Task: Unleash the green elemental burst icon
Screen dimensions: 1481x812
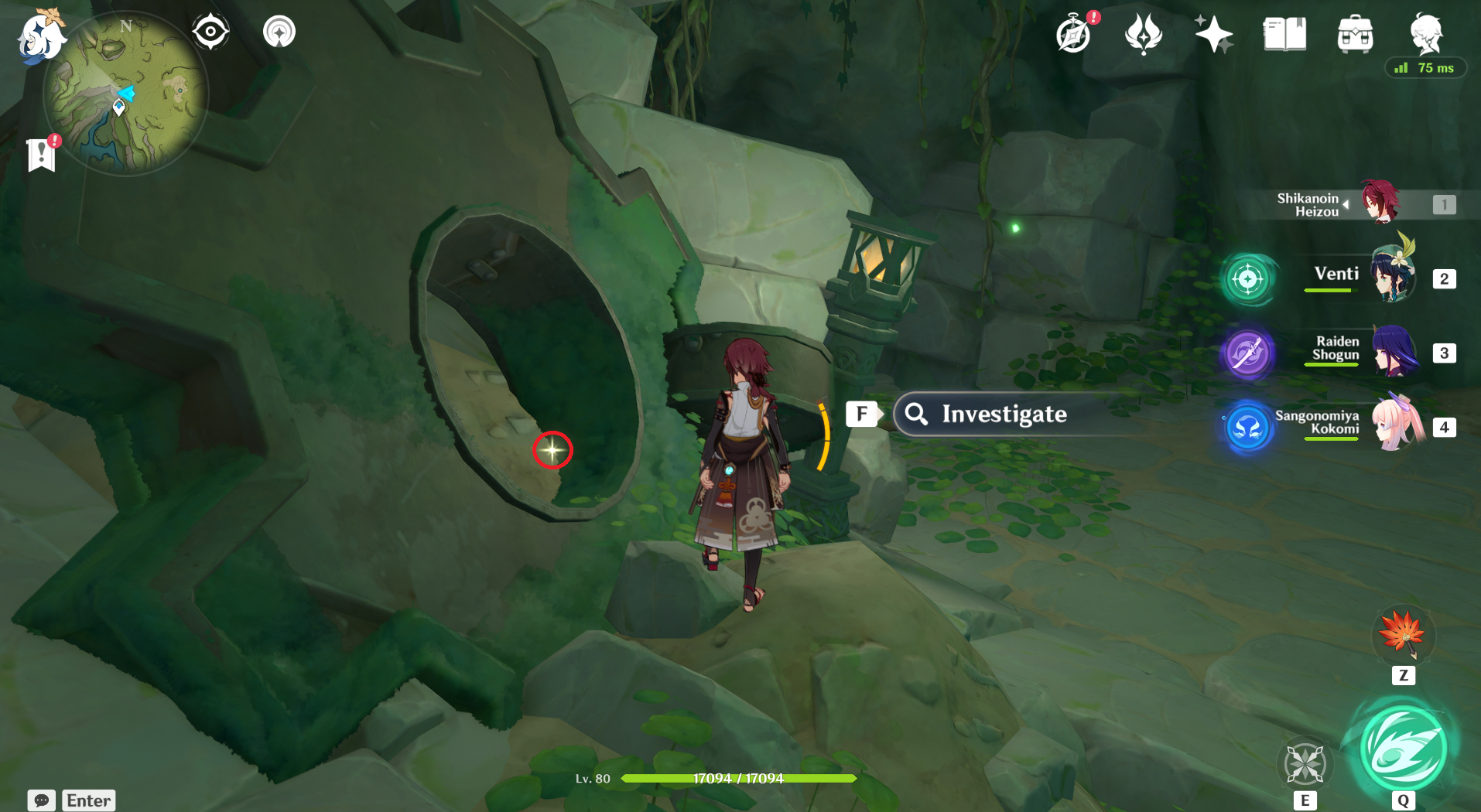Action: pyautogui.click(x=1403, y=748)
